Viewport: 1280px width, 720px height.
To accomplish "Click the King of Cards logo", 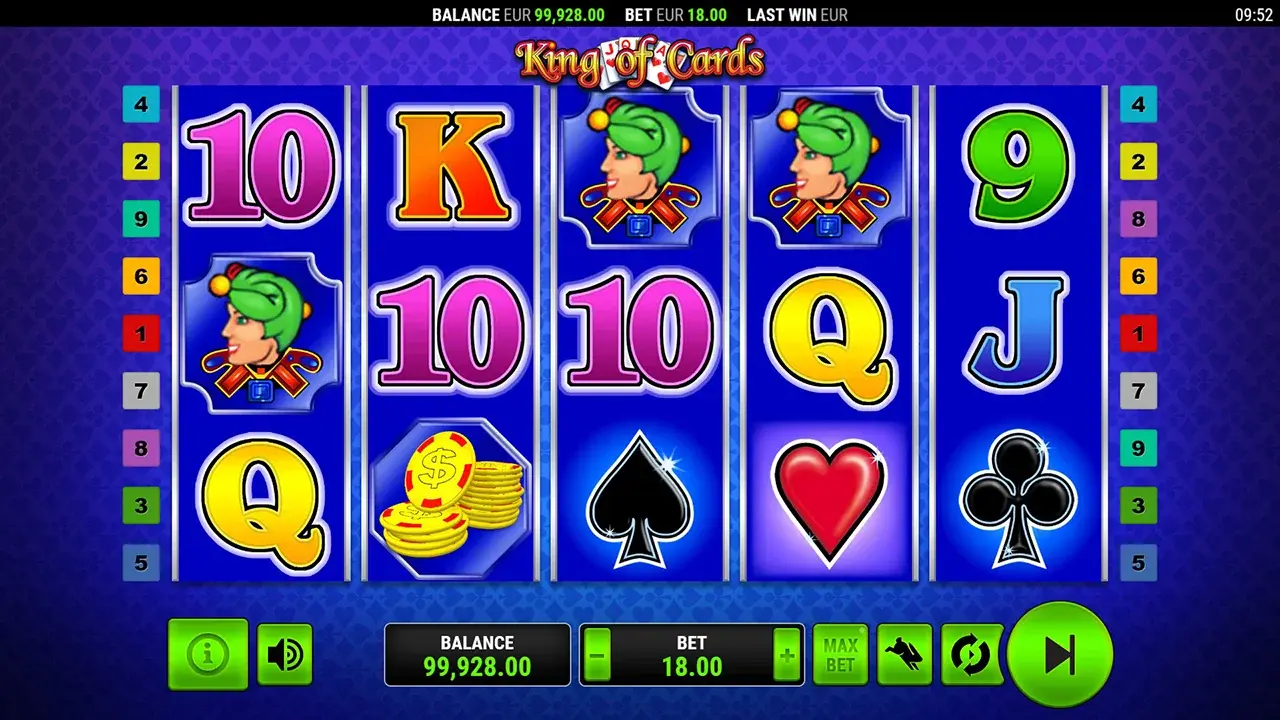I will (639, 58).
